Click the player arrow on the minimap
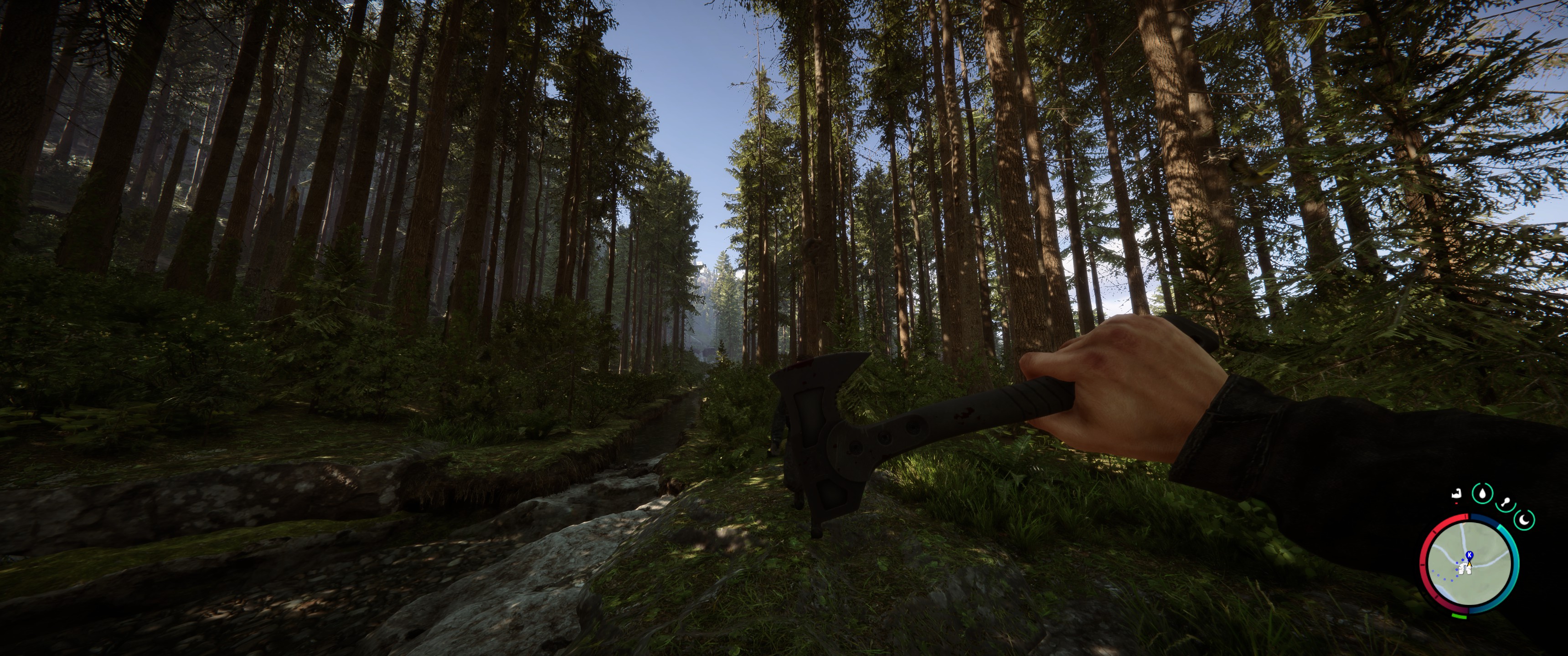Screen dimensions: 1568x656 coord(1470,565)
